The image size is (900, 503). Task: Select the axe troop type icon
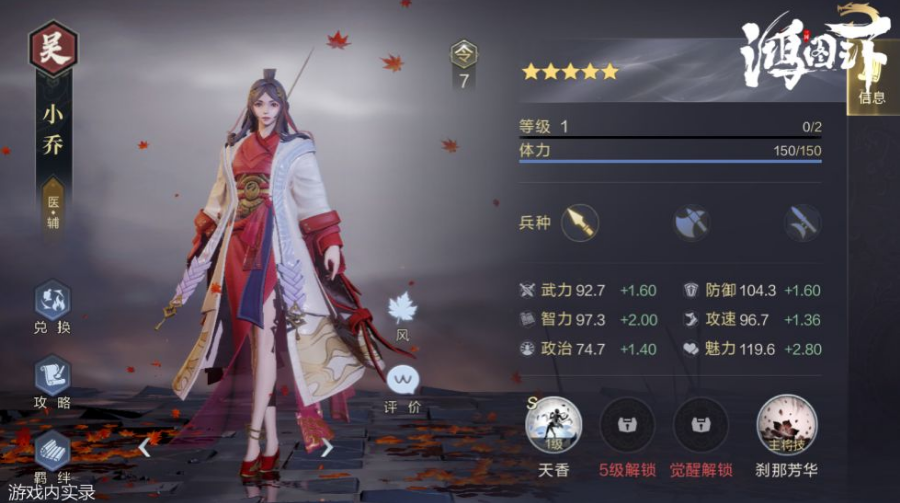pyautogui.click(x=691, y=222)
